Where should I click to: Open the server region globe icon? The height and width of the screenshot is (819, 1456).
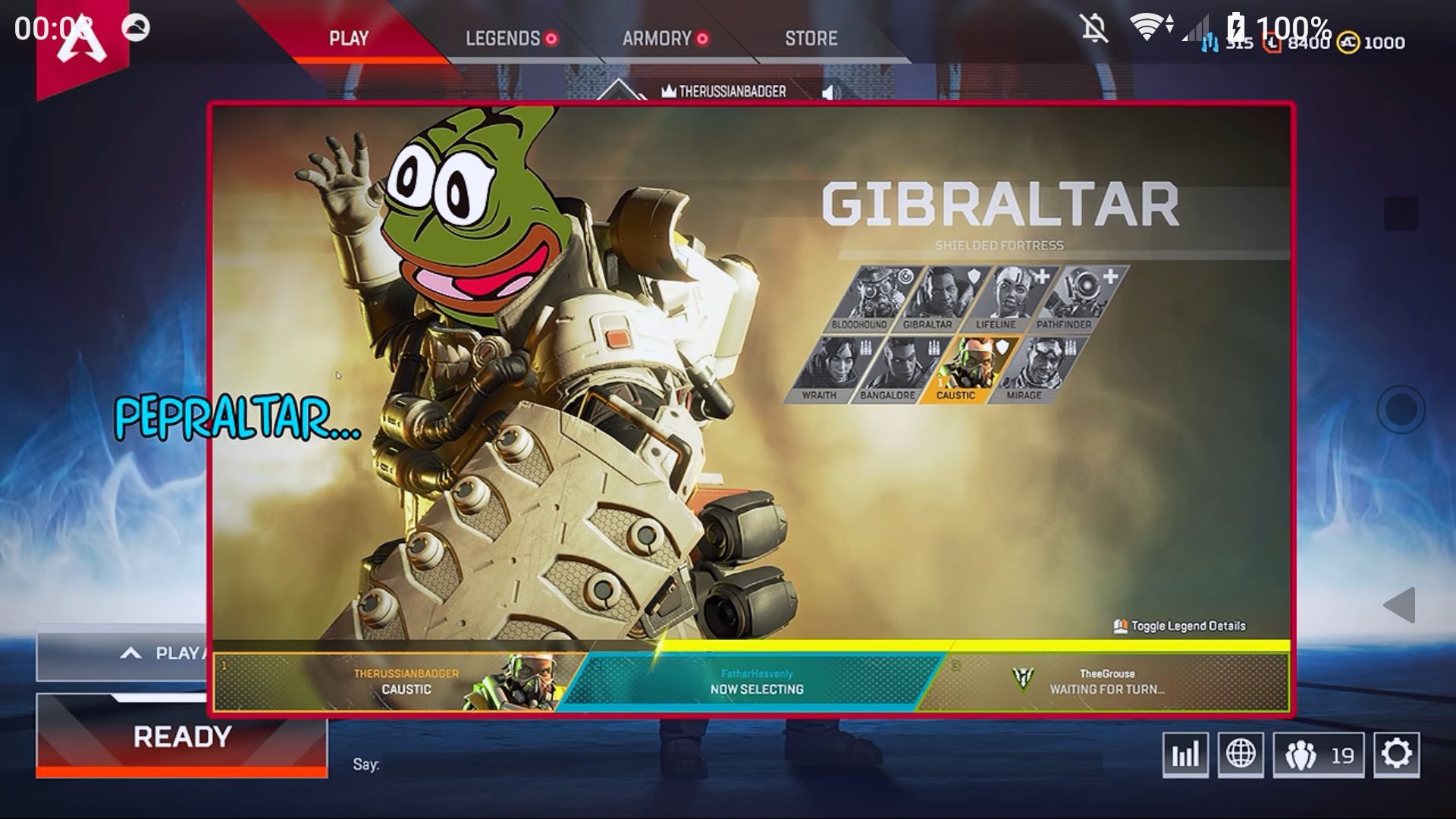(x=1242, y=755)
